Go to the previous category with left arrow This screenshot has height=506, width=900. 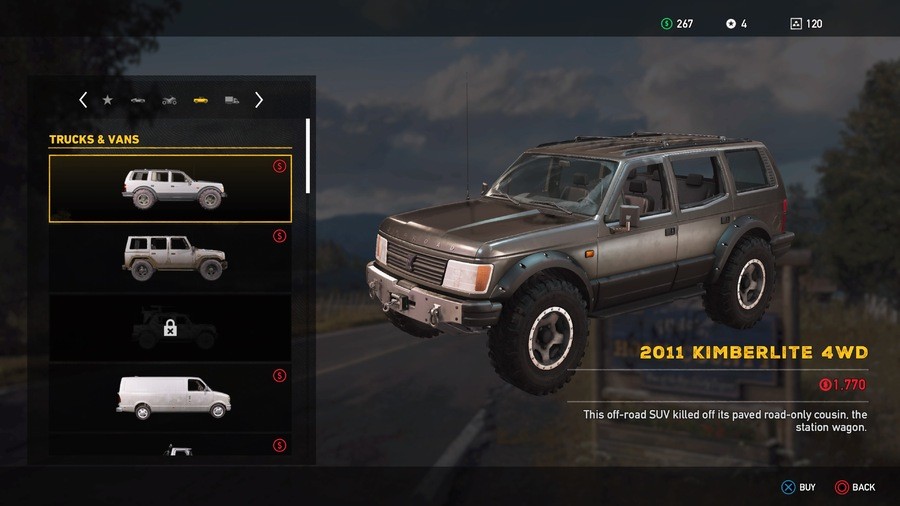coord(83,100)
